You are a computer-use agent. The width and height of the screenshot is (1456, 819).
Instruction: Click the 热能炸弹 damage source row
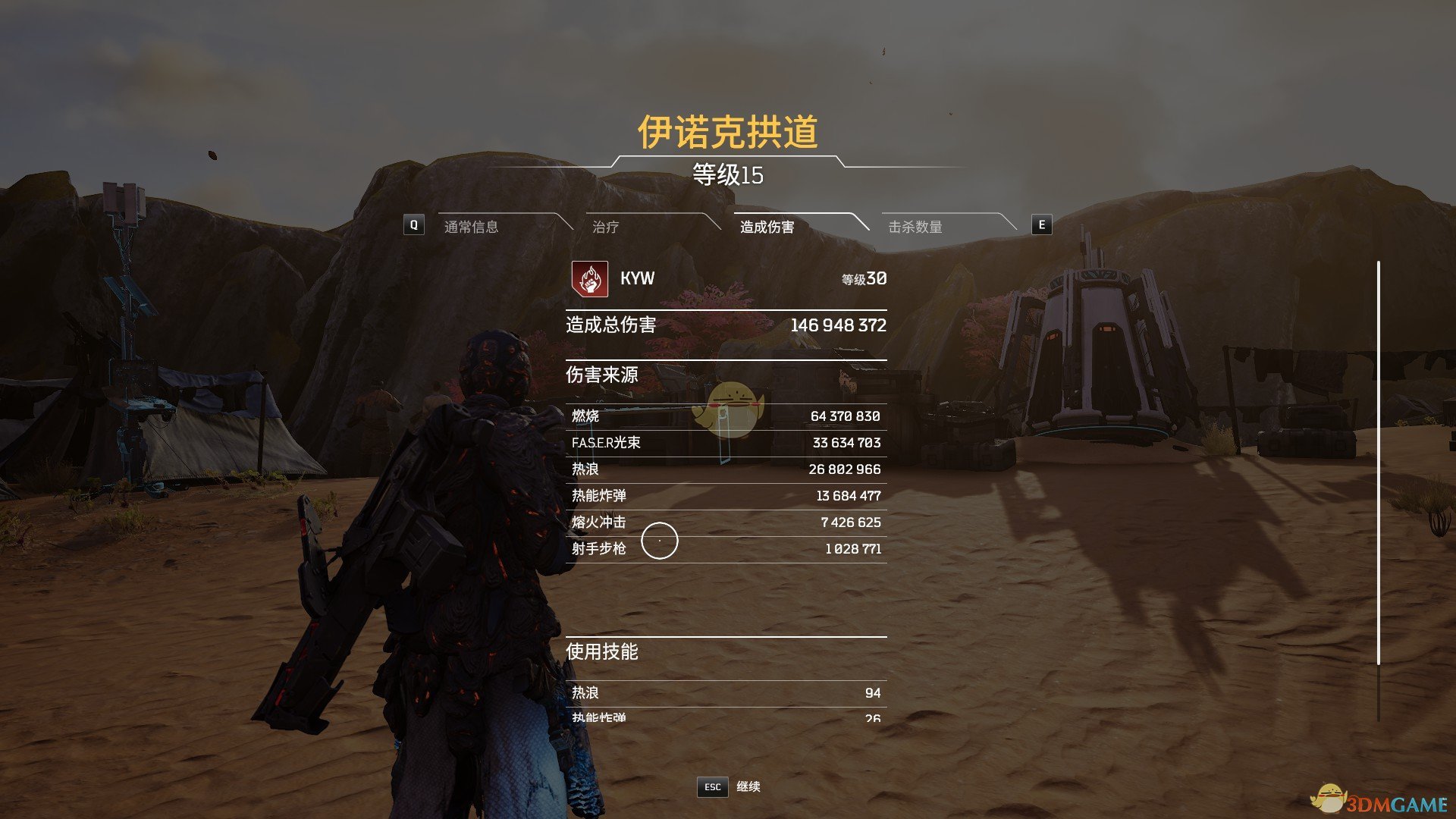coord(726,496)
